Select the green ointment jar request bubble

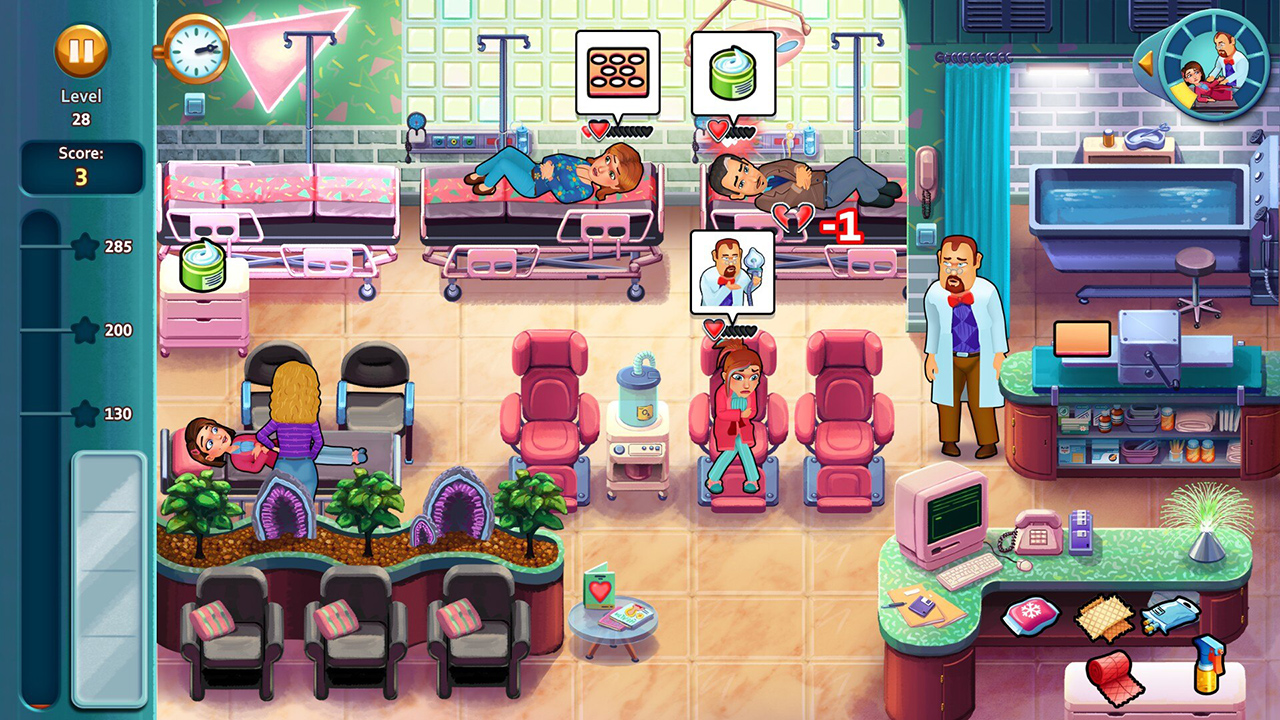pos(733,72)
